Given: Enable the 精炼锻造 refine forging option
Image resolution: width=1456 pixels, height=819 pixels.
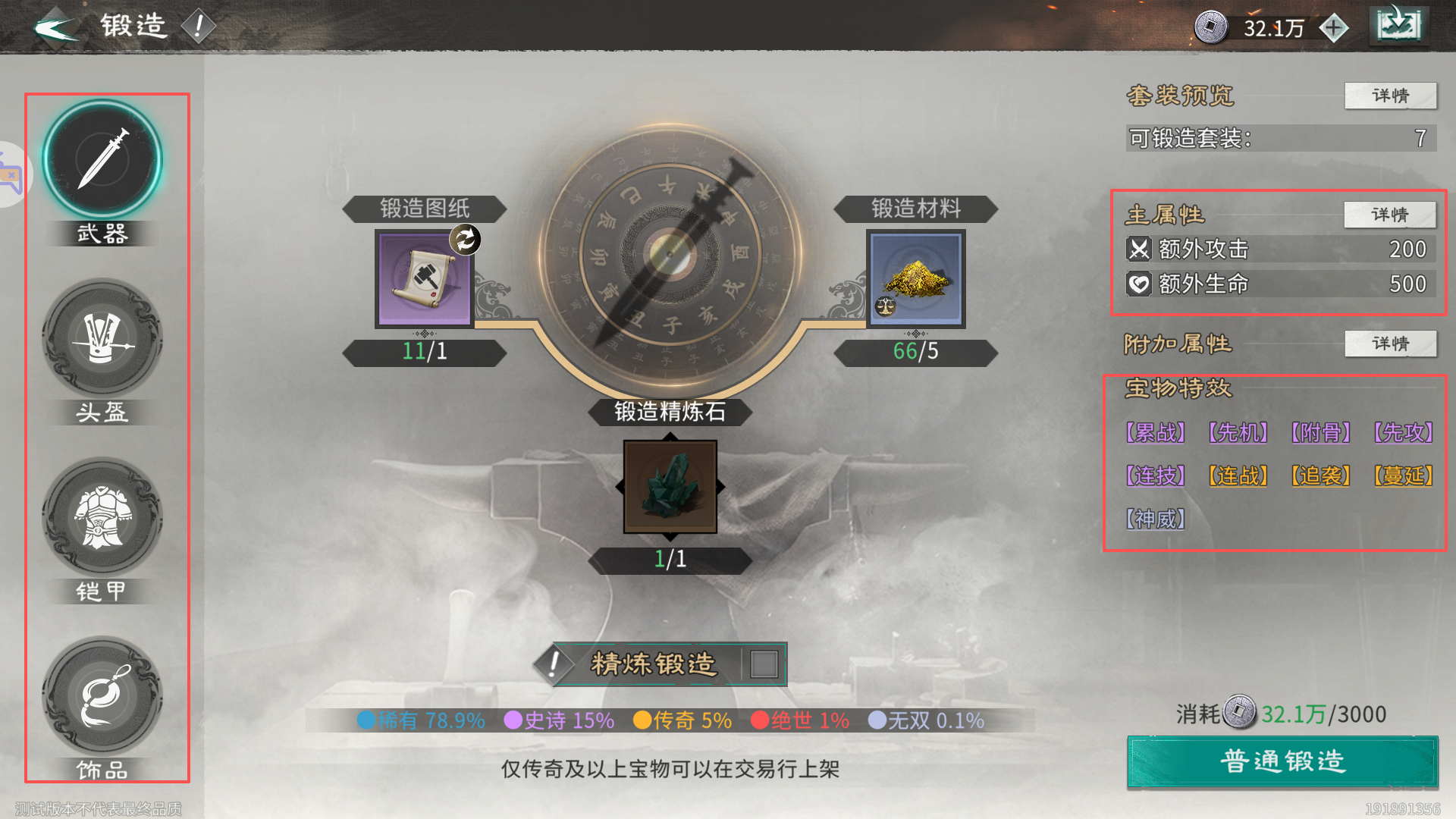Looking at the screenshot, I should click(x=764, y=663).
